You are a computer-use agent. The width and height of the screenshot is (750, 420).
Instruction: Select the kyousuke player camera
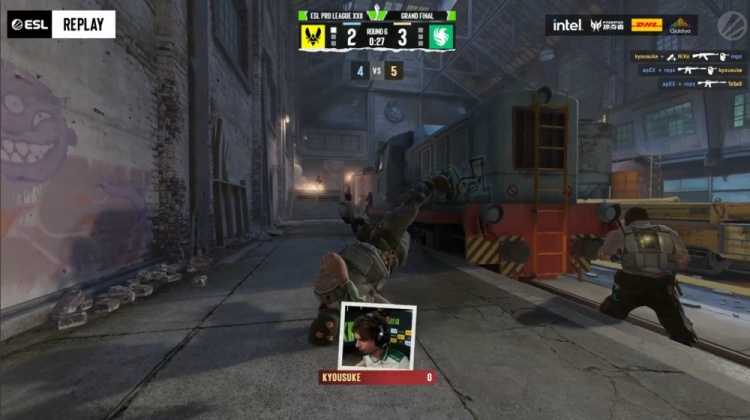click(377, 335)
